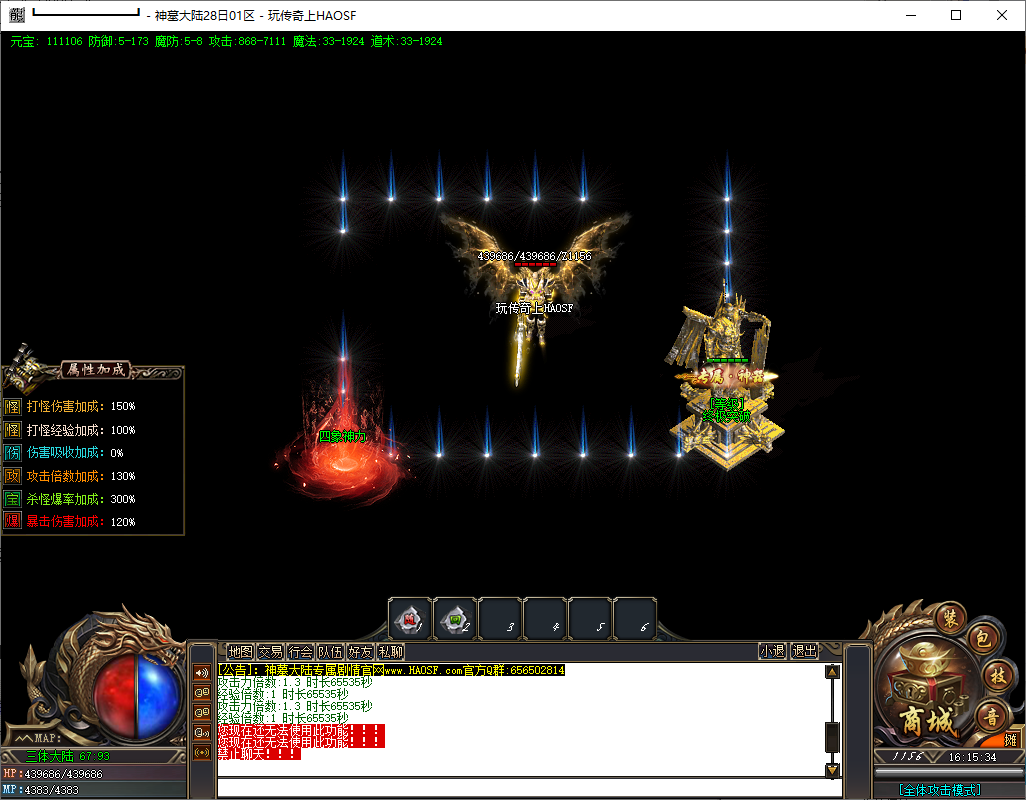Open the 好友 friends button
The image size is (1026, 800).
[360, 651]
